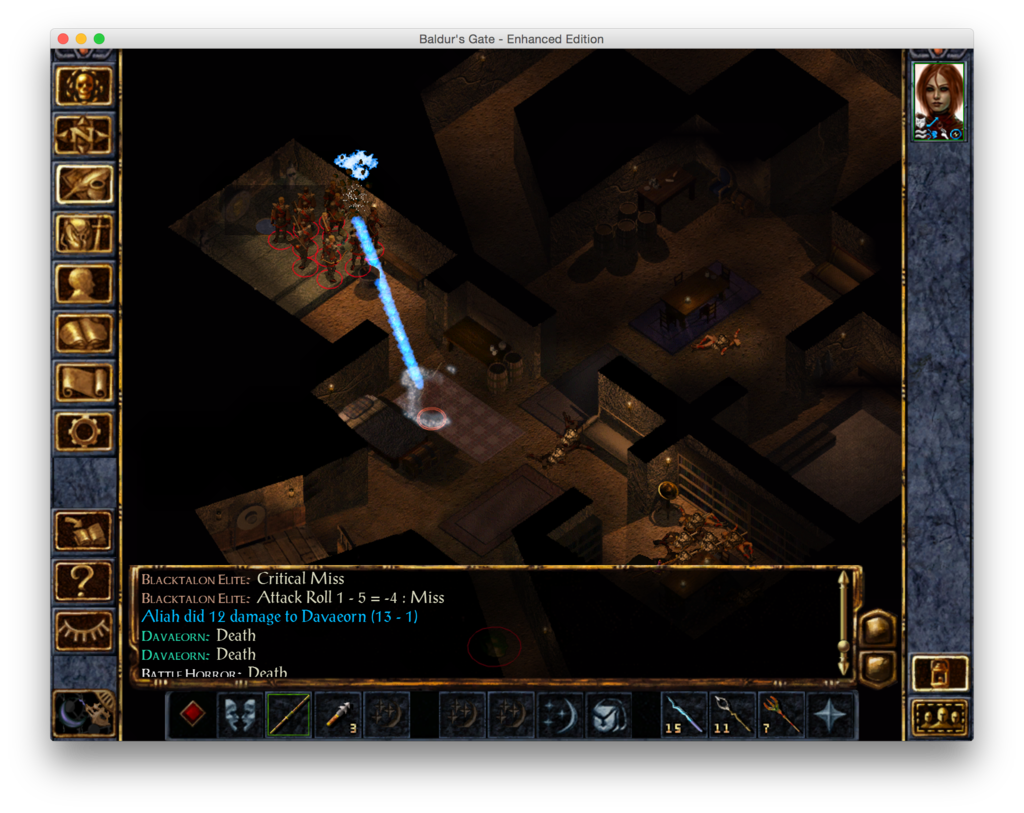Screen dimensions: 1024x813
Task: Open the journal quill button
Action: click(84, 184)
